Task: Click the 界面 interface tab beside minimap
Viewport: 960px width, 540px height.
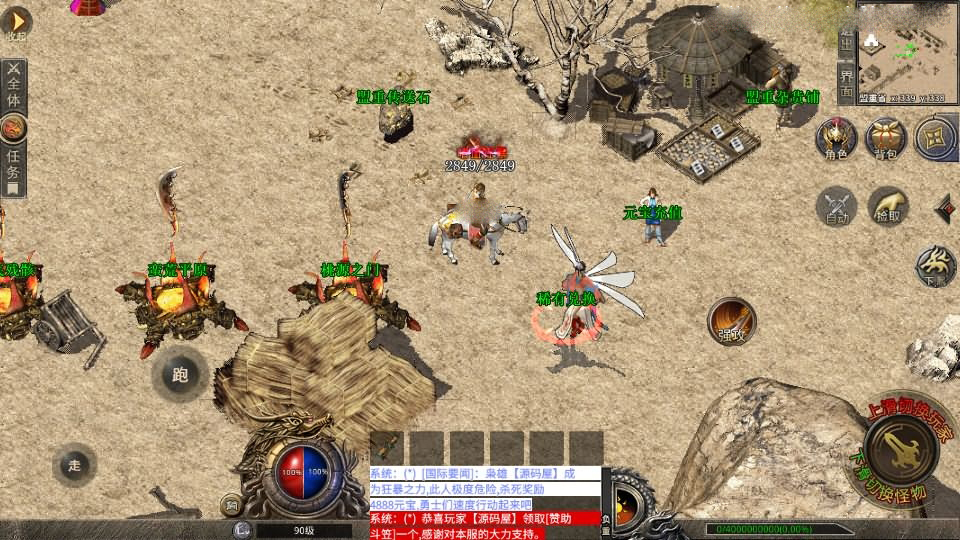Action: (846, 82)
